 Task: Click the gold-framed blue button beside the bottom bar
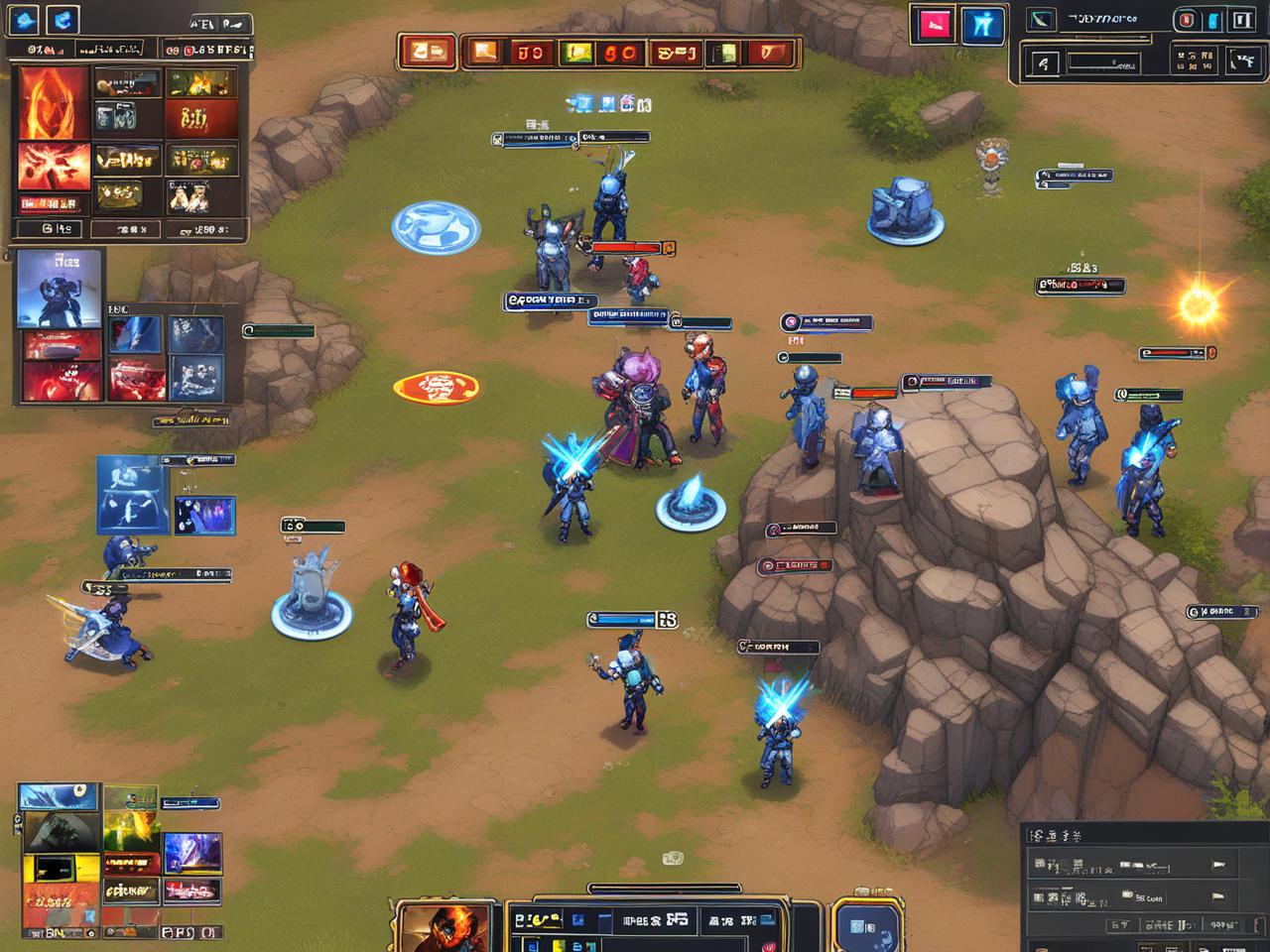(x=865, y=927)
